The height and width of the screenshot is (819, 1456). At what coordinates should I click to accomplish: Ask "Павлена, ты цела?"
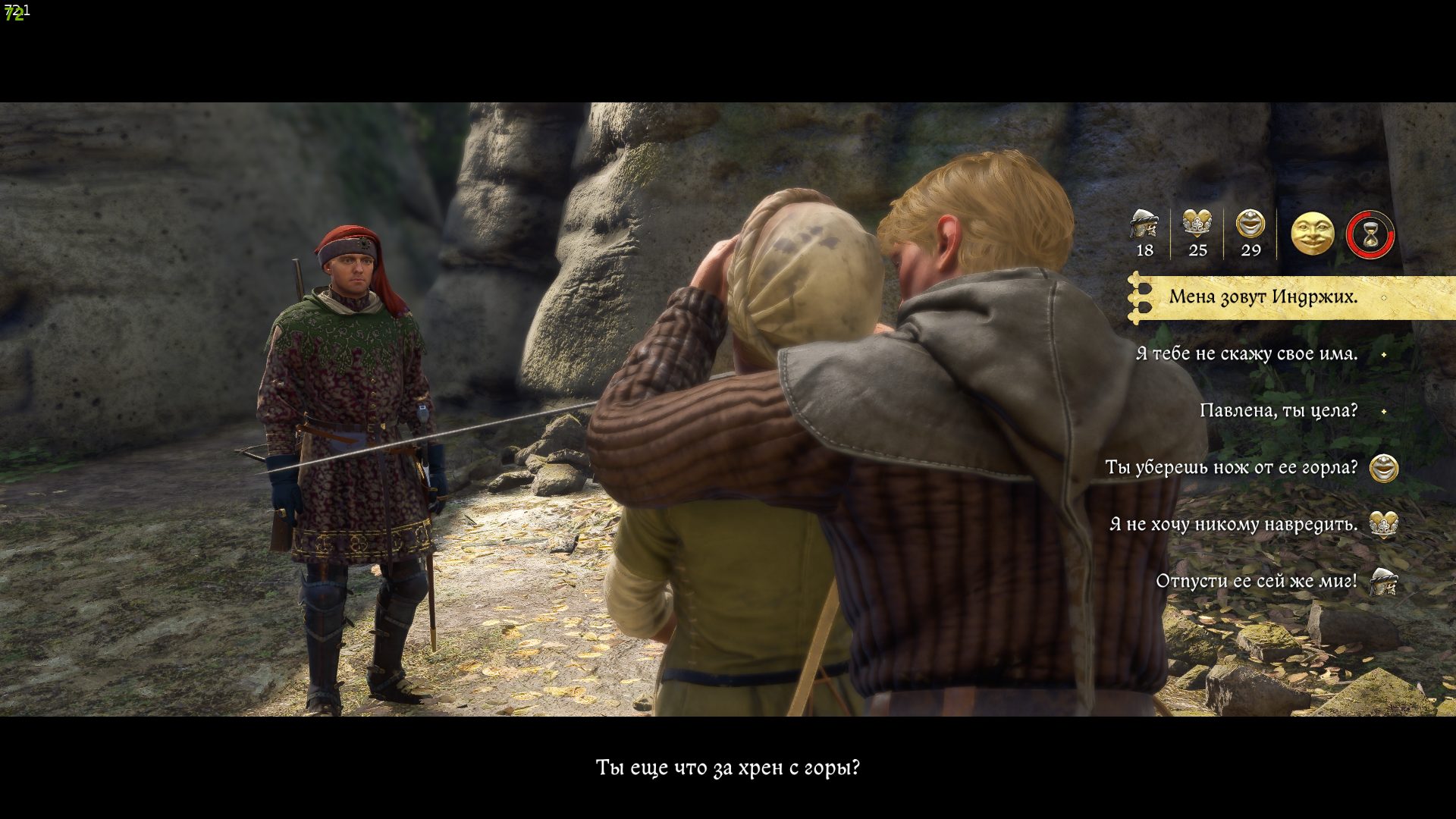(1279, 410)
